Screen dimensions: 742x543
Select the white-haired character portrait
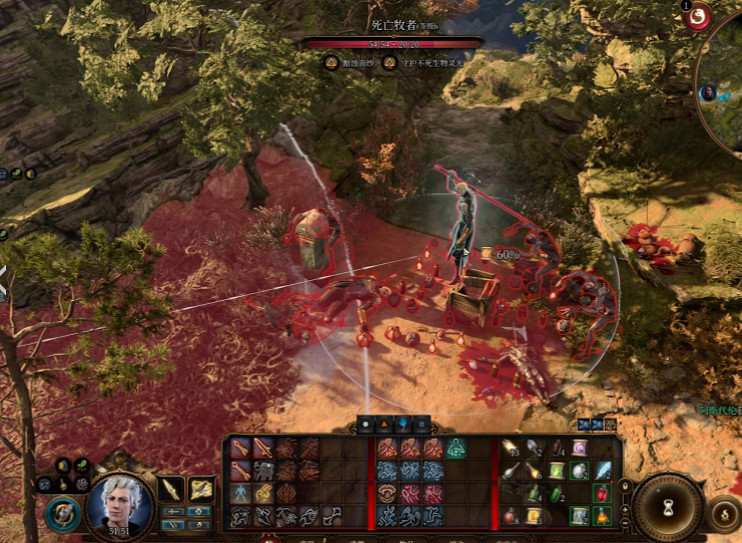coord(120,503)
